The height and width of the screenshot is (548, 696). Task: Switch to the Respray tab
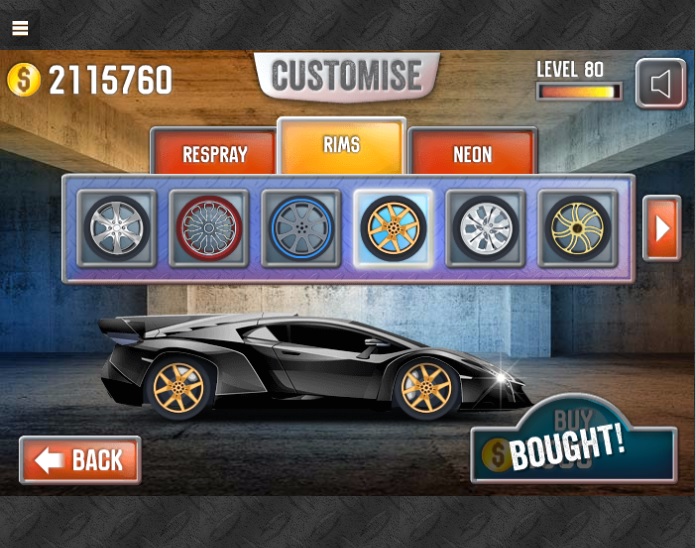pyautogui.click(x=214, y=154)
